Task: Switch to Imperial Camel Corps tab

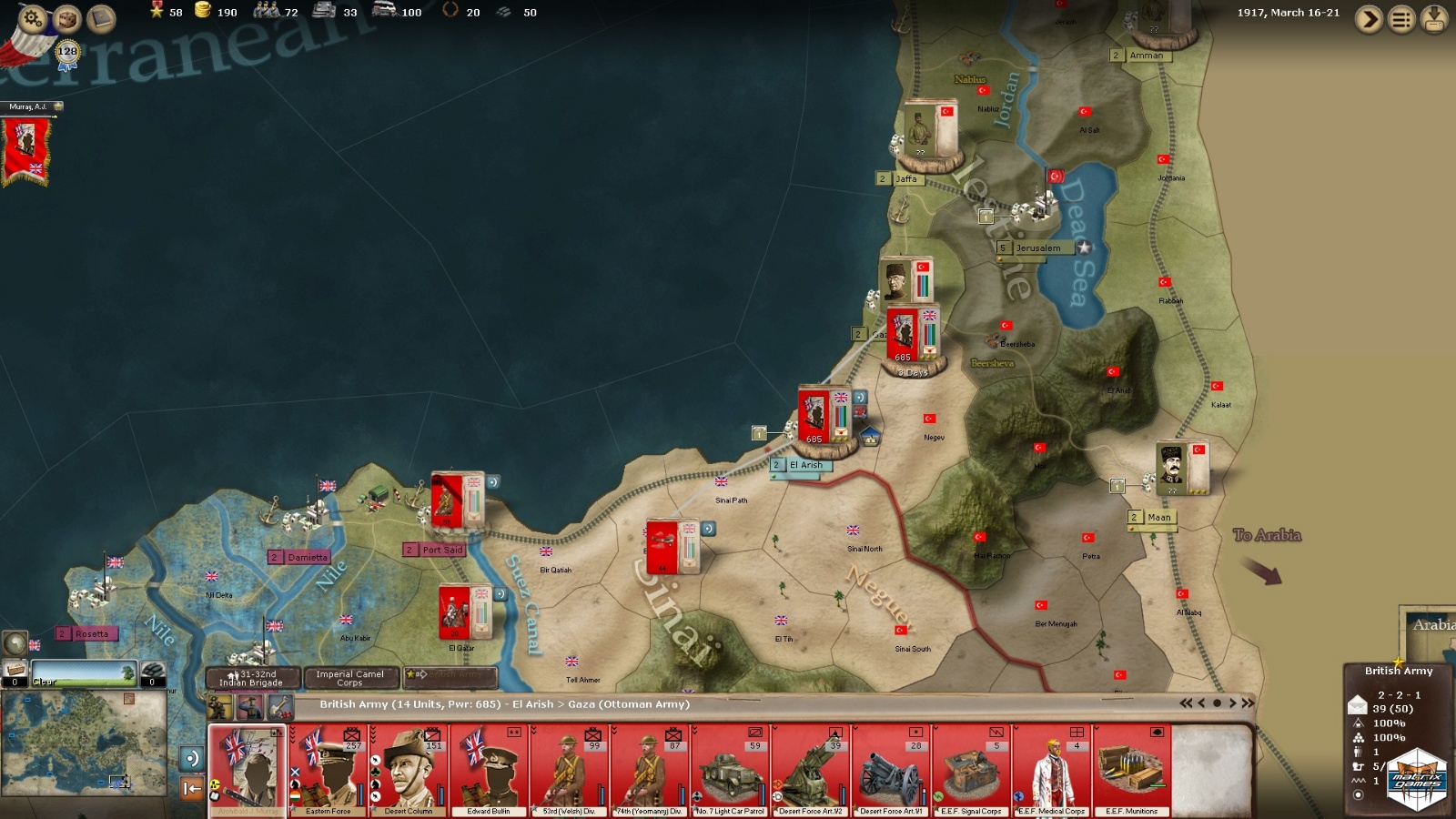Action: [349, 678]
